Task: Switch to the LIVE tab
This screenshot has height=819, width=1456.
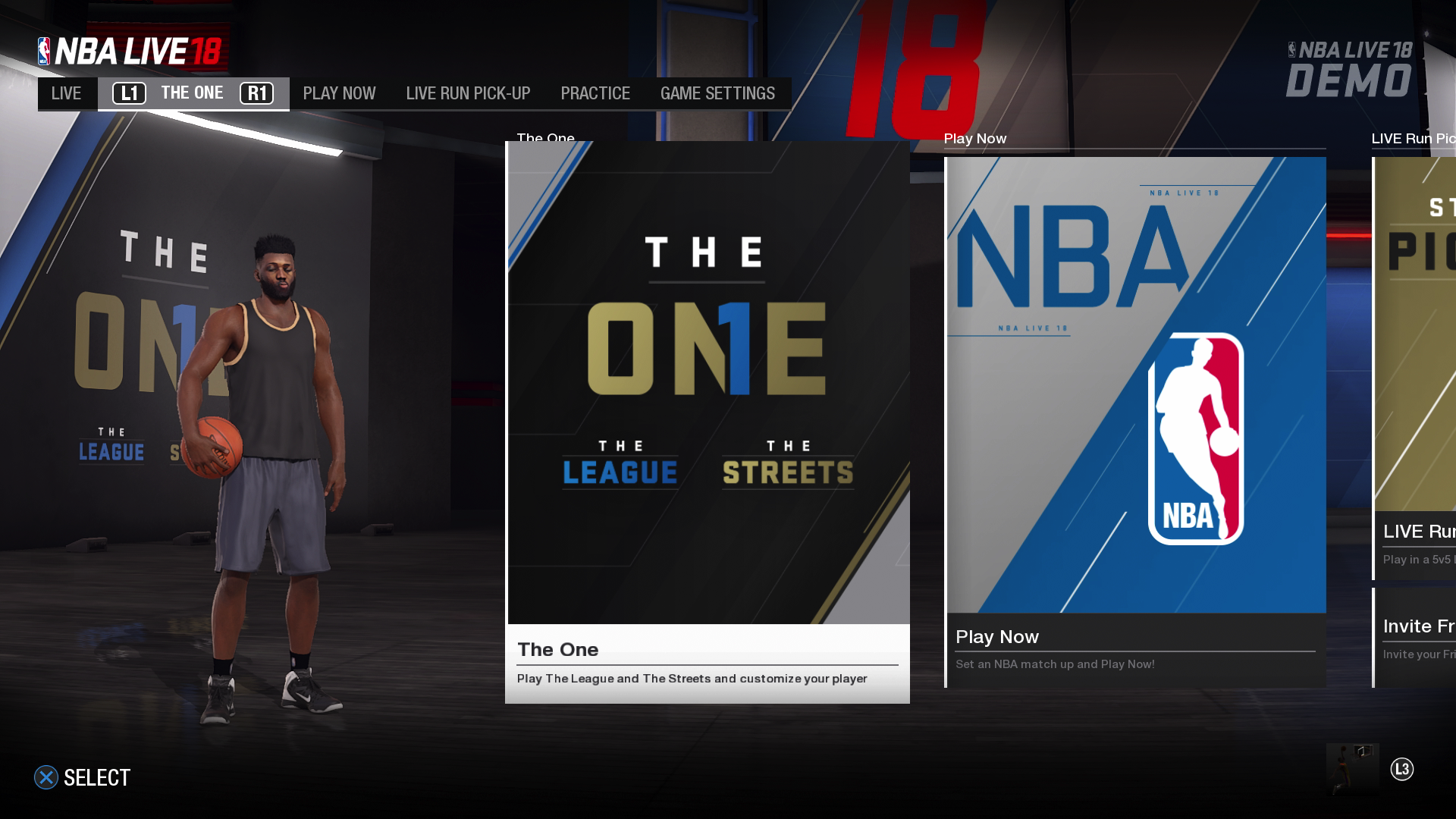Action: pos(67,93)
